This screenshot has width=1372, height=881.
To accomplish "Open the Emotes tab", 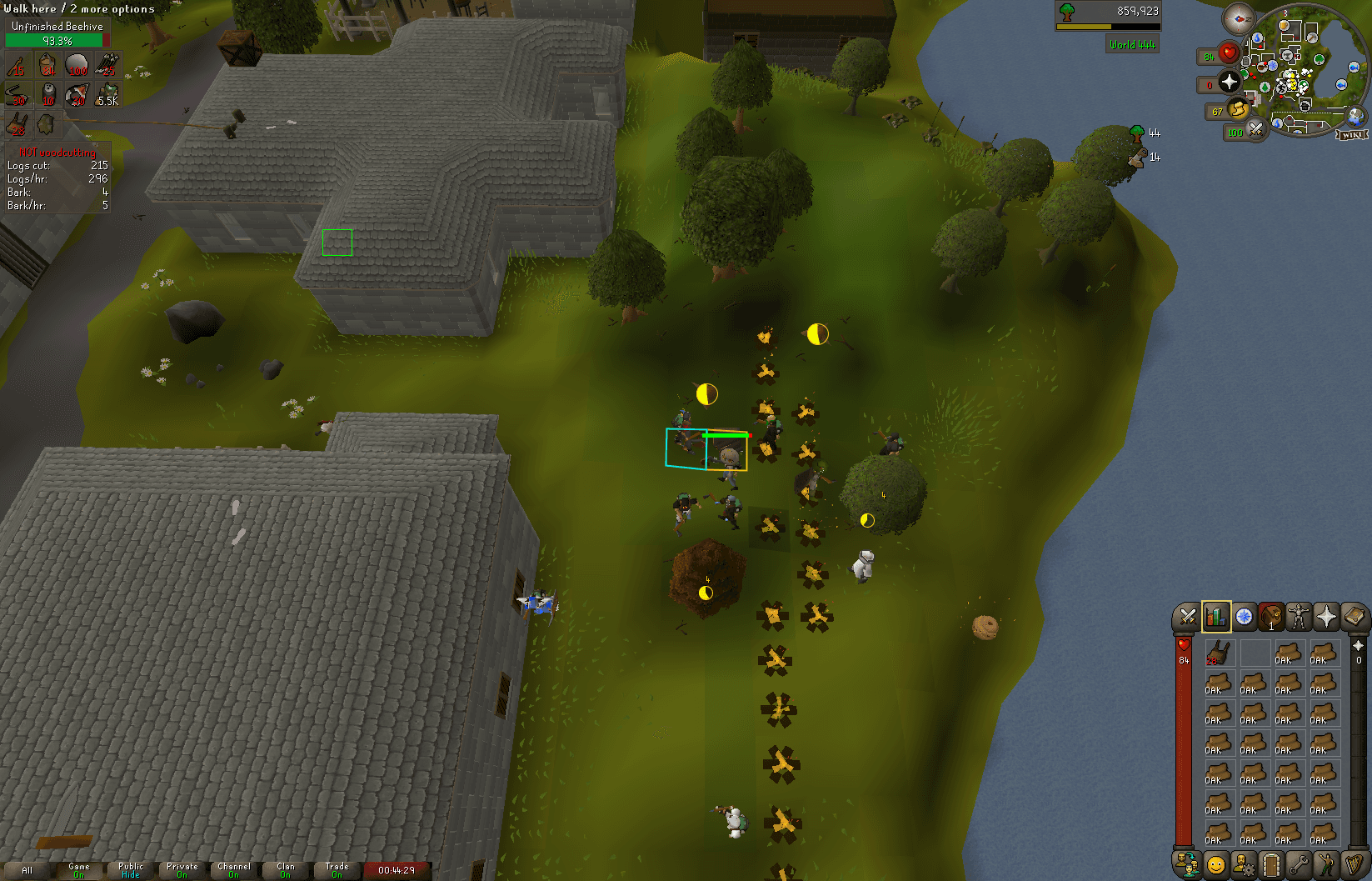I will (1326, 864).
